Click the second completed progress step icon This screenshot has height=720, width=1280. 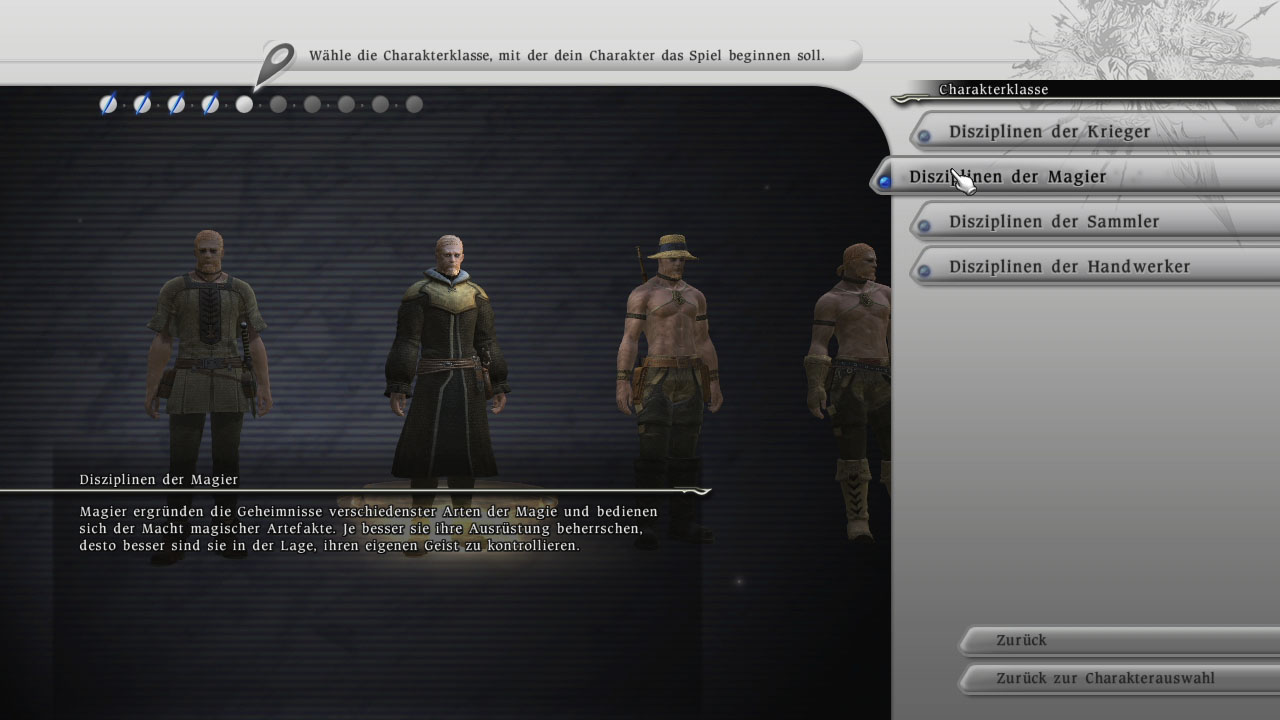pos(142,103)
